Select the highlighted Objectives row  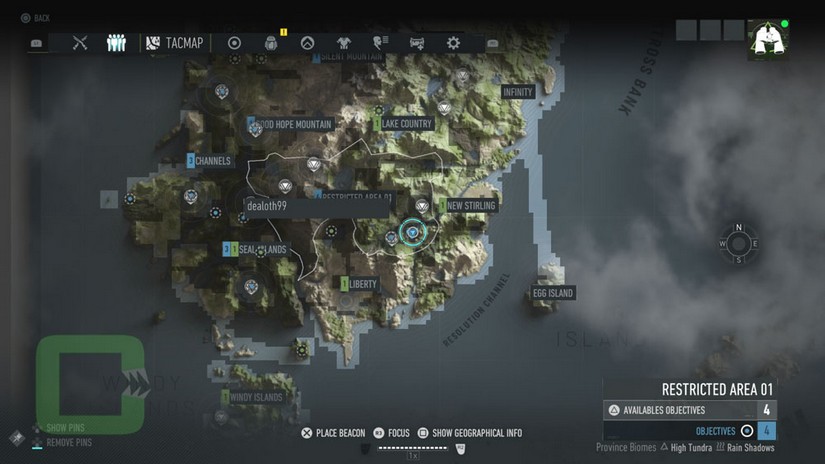coord(690,431)
